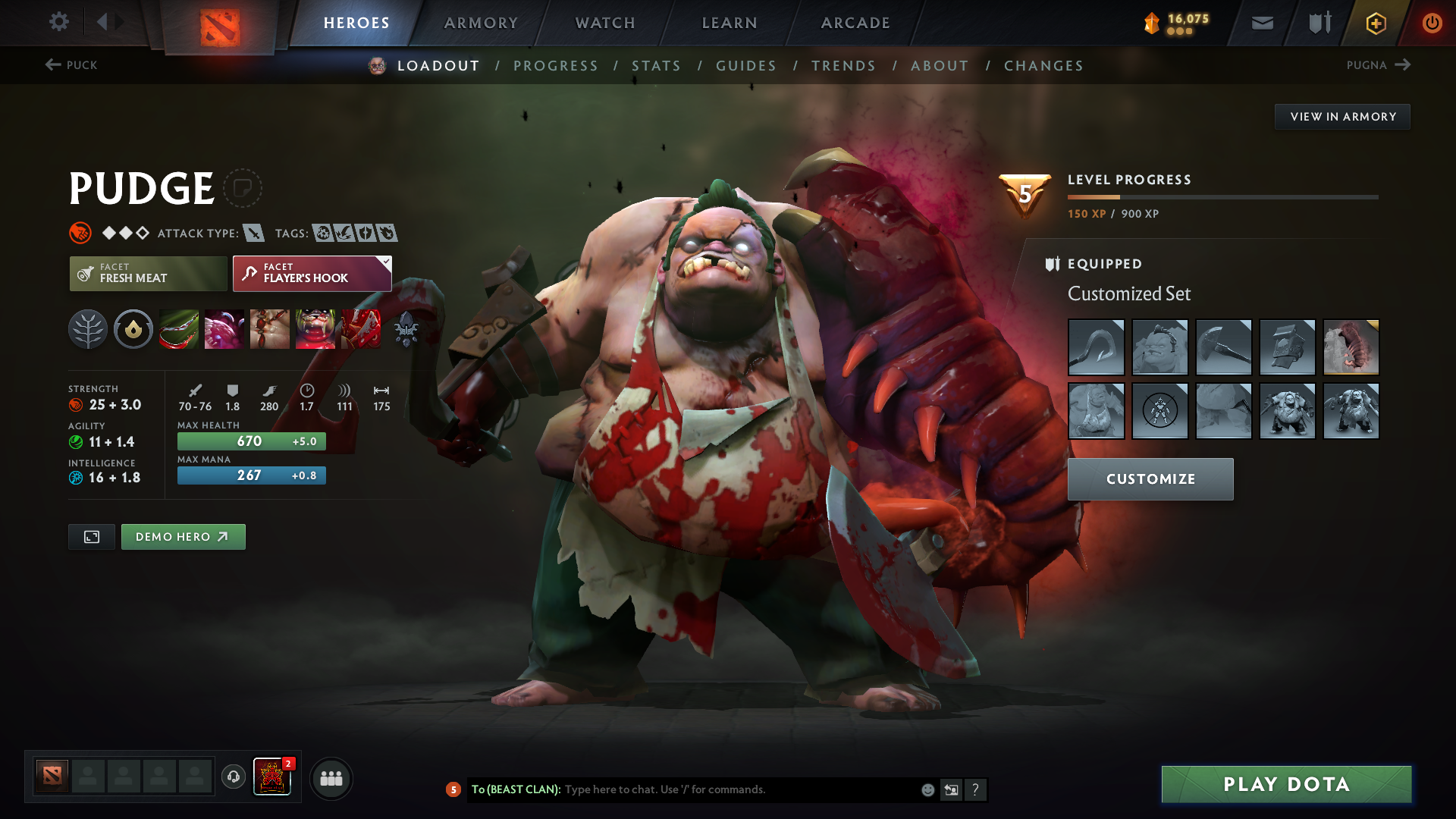The height and width of the screenshot is (819, 1456).
Task: View the Rot ability icon
Action: coord(224,329)
